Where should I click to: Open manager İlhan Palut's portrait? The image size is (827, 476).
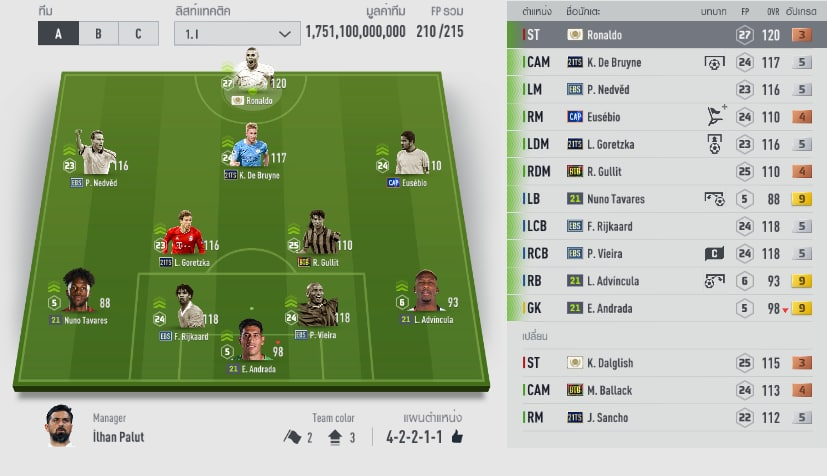60,426
